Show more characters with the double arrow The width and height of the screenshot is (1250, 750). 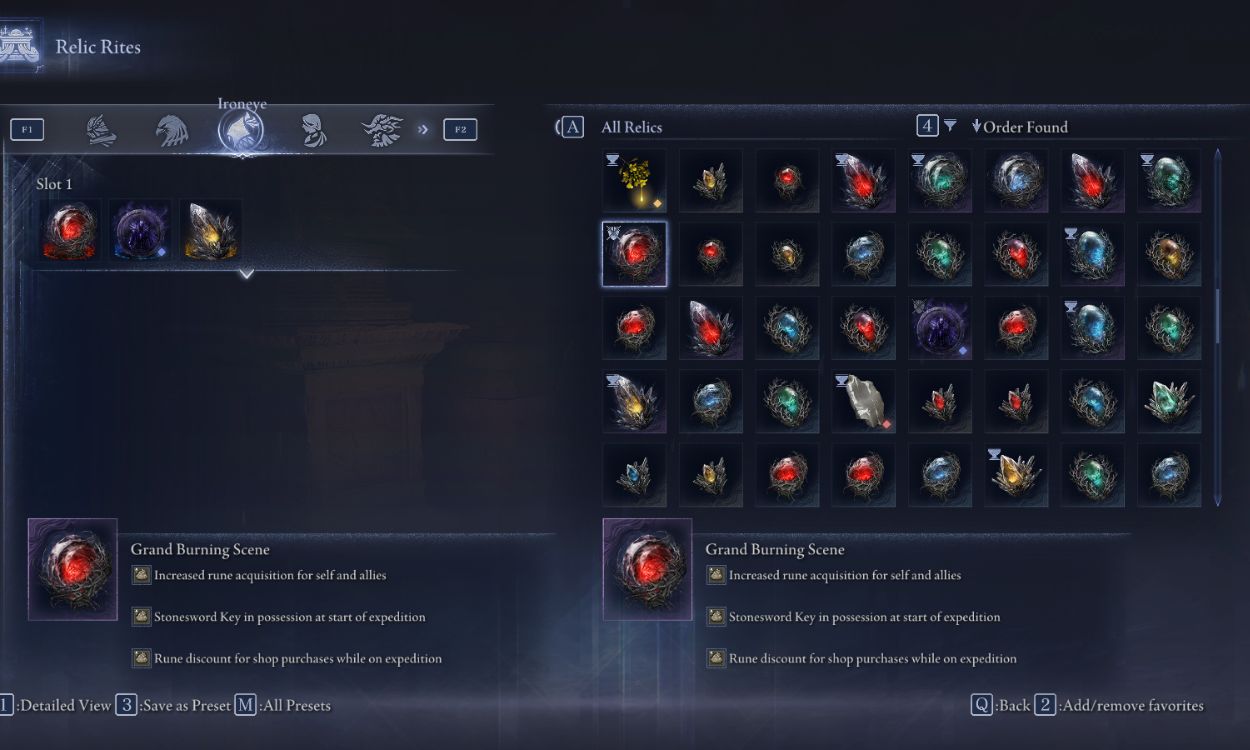[423, 129]
